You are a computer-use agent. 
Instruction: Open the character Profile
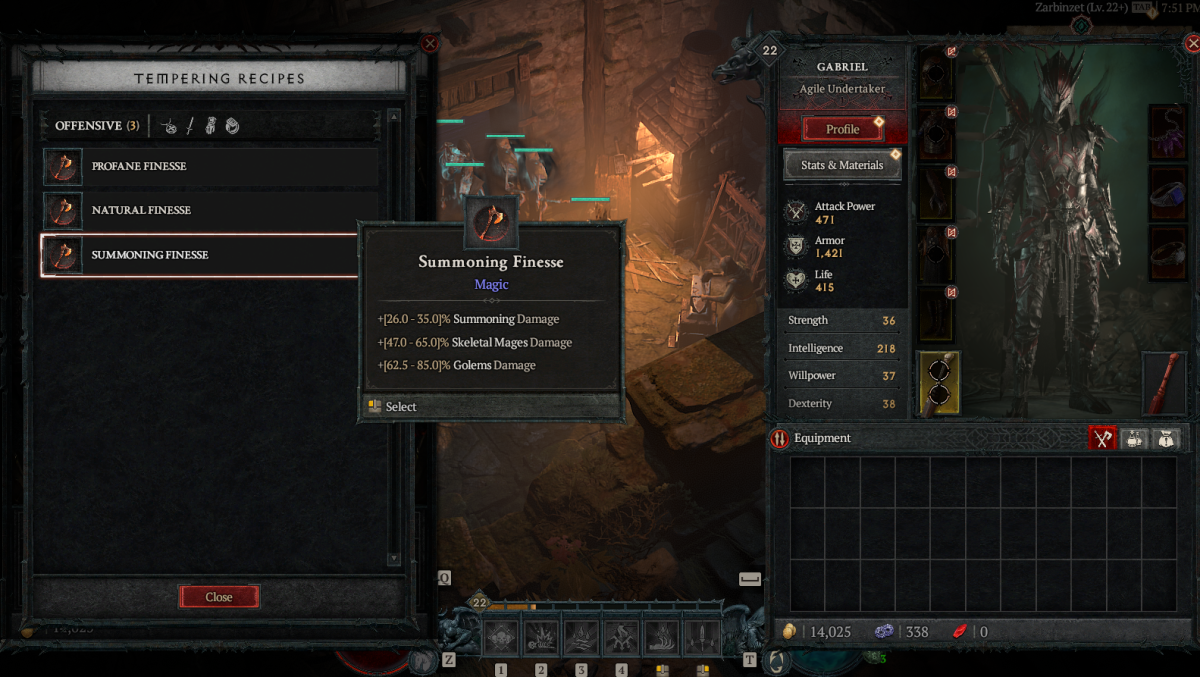(x=842, y=129)
